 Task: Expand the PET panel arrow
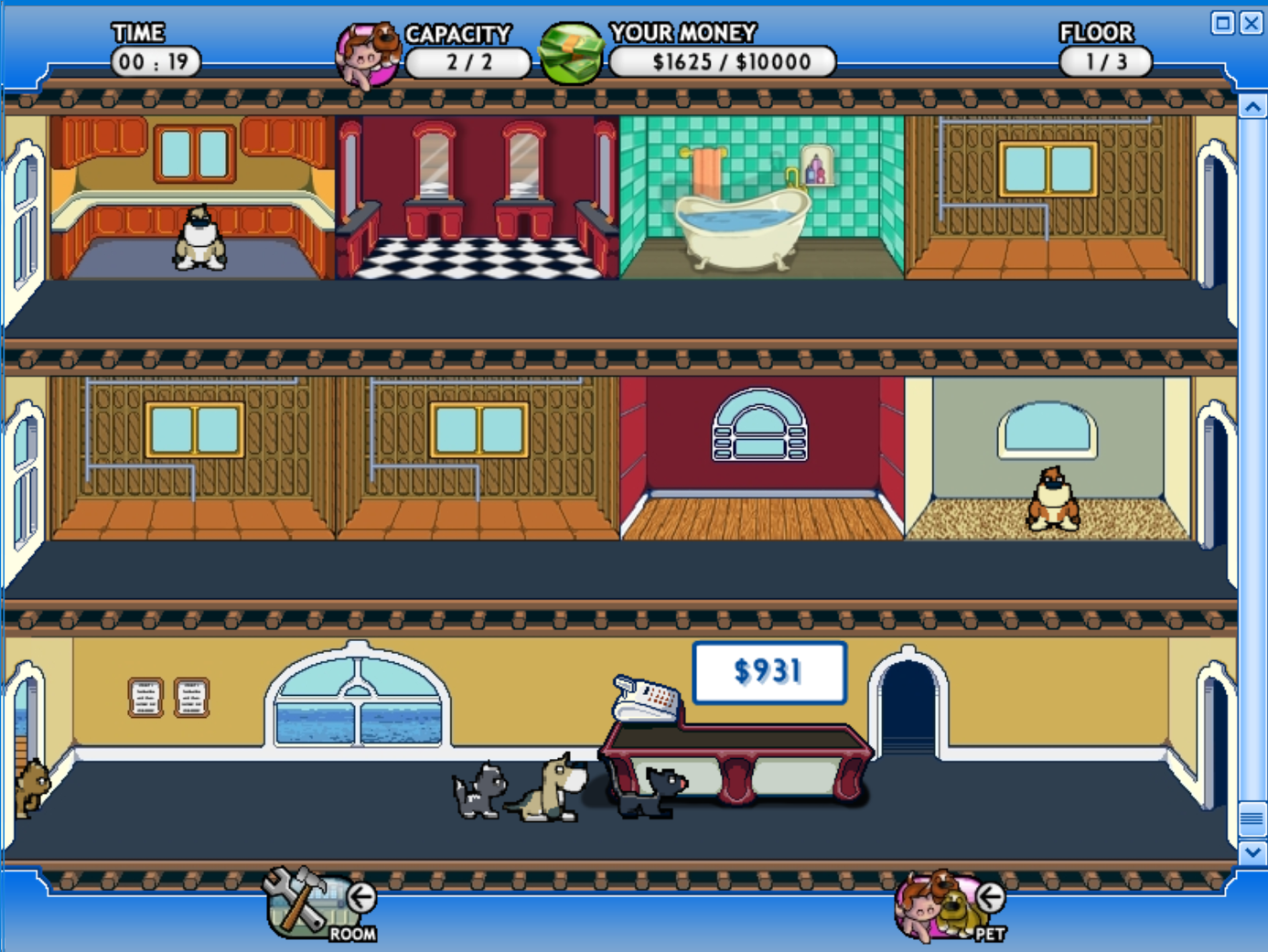click(990, 896)
